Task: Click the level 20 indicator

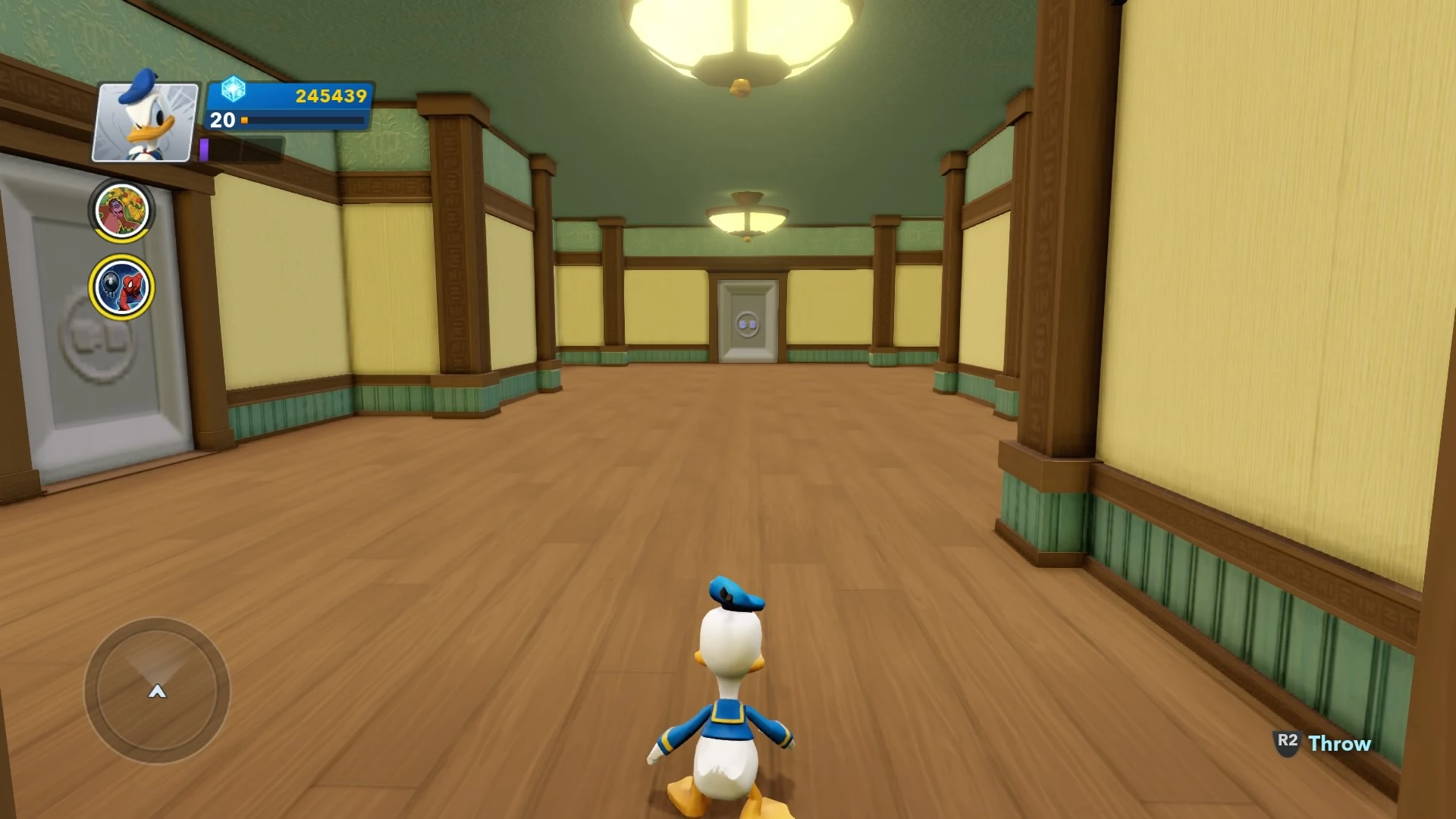Action: (x=221, y=120)
